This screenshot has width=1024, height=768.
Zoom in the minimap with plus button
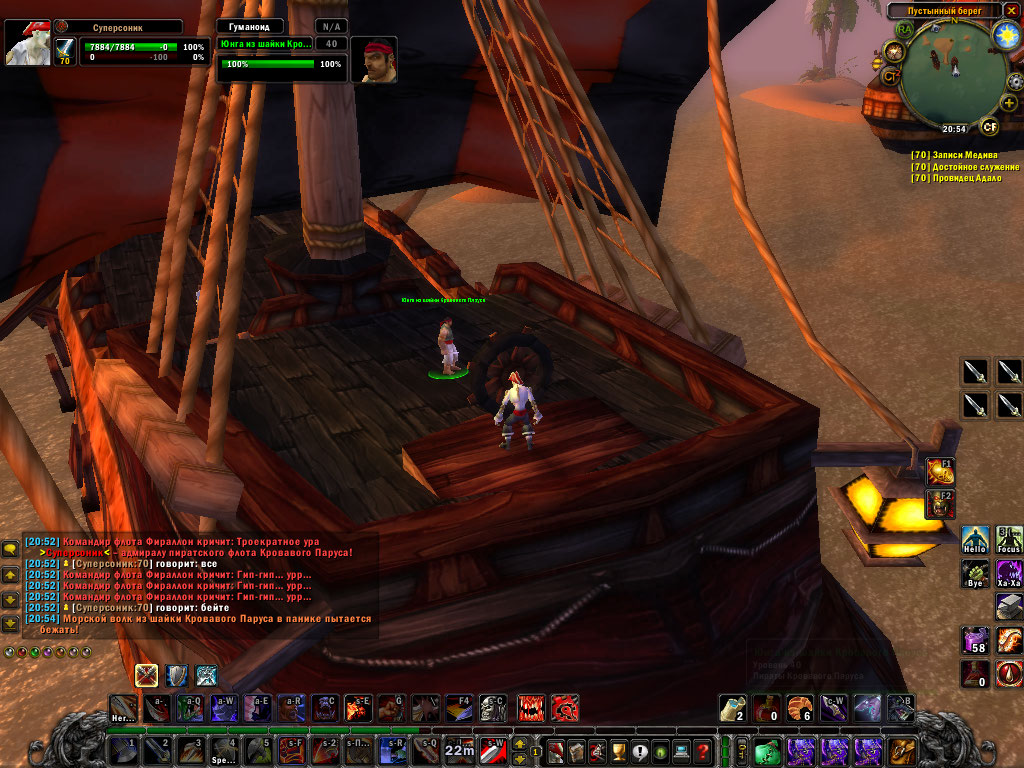tap(1009, 102)
